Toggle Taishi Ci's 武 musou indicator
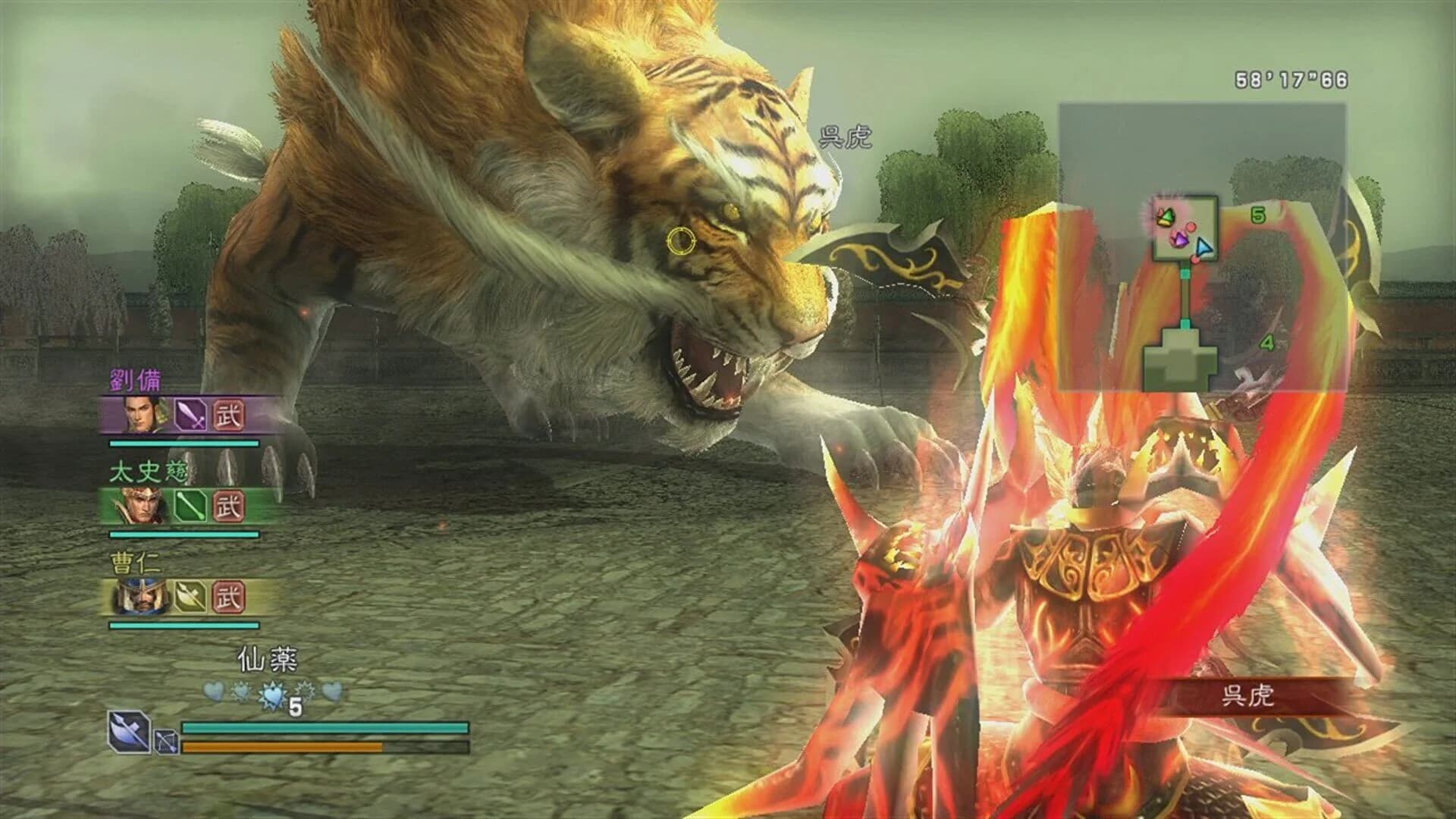The width and height of the screenshot is (1456, 819). tap(227, 507)
